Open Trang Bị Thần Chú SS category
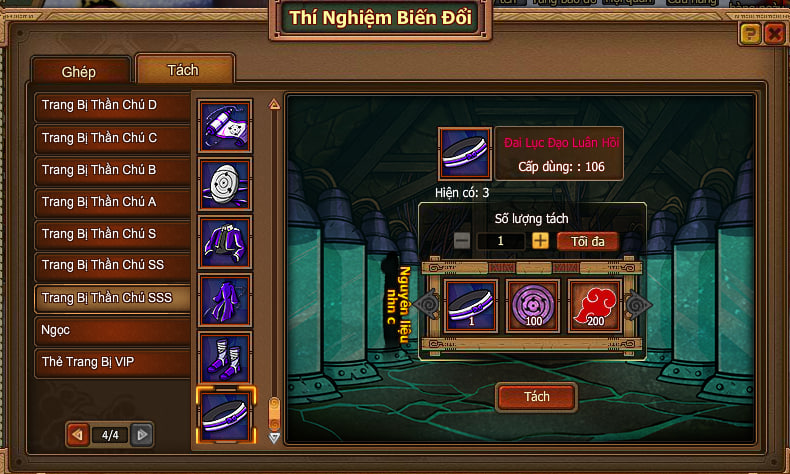This screenshot has height=474, width=790. coord(110,266)
